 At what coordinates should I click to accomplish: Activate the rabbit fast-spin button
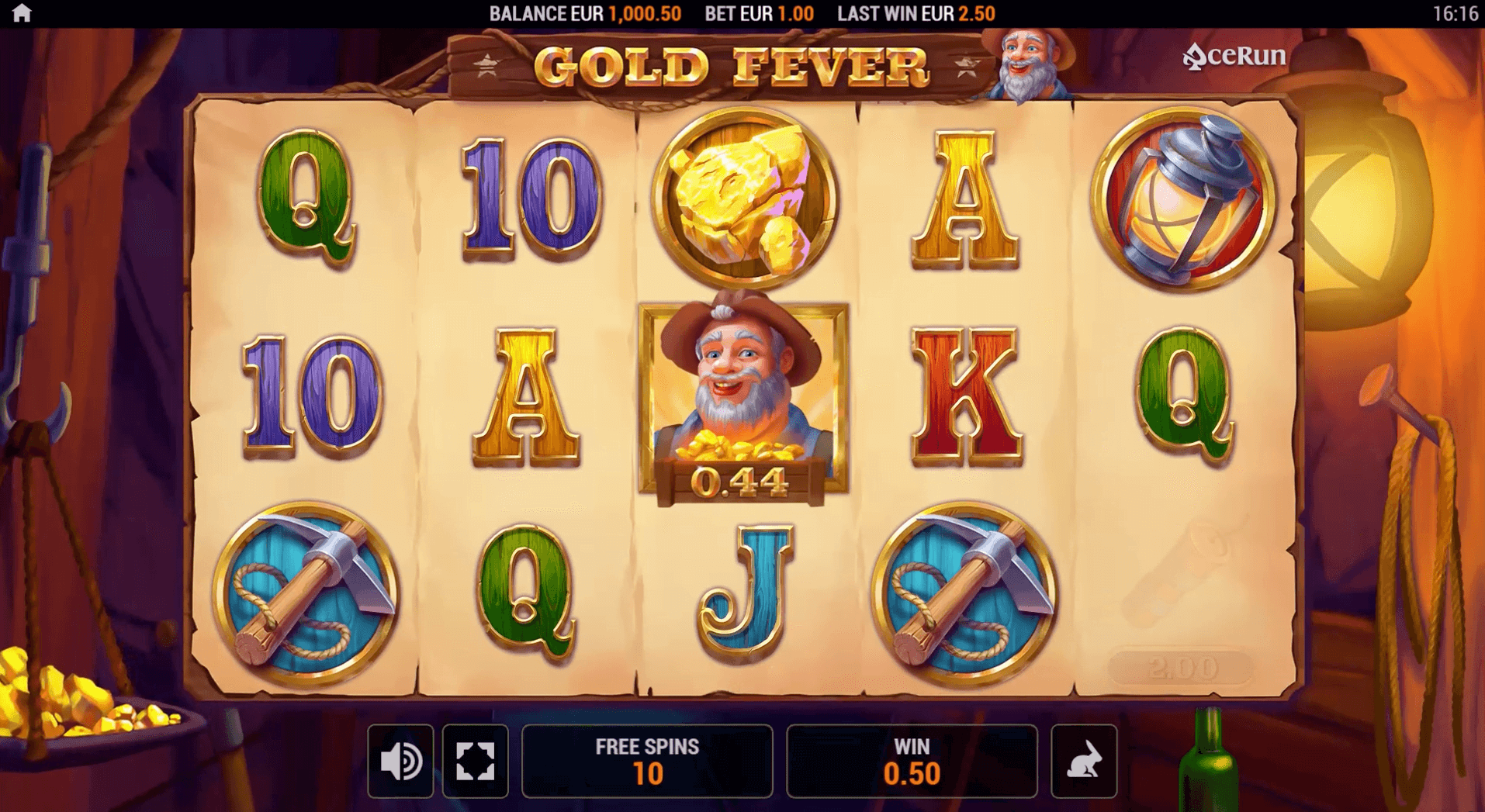click(x=1084, y=761)
